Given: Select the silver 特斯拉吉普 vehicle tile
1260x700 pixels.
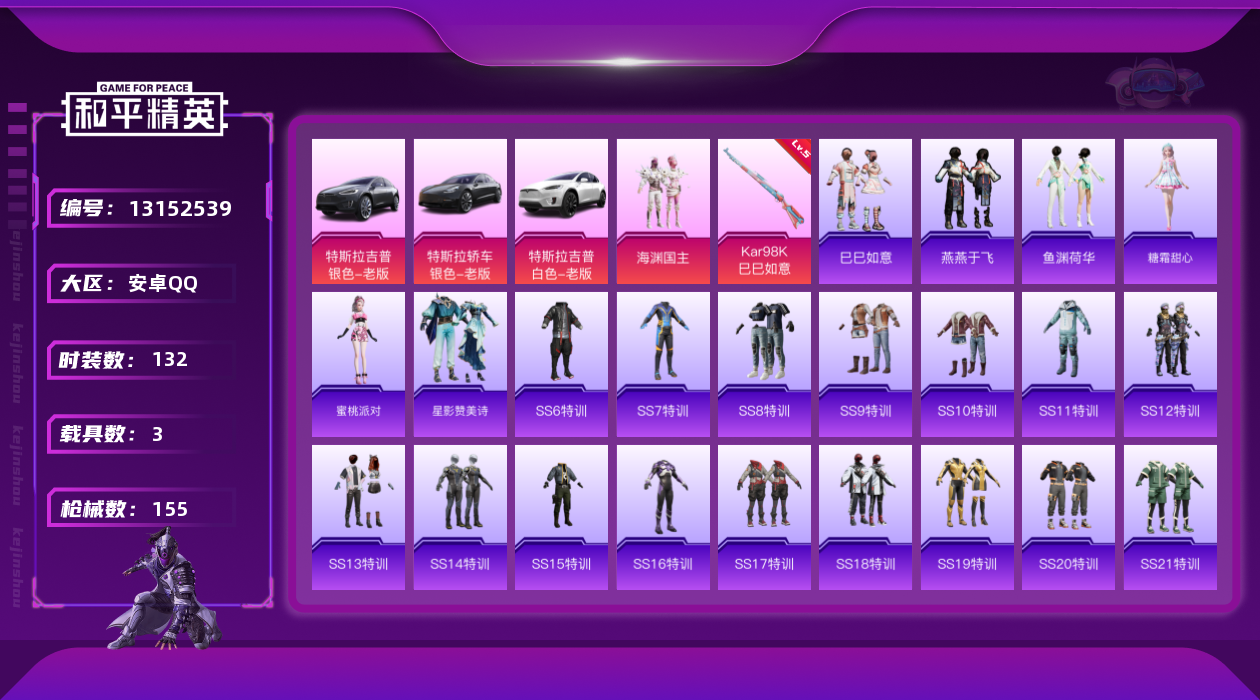Looking at the screenshot, I should coord(358,211).
